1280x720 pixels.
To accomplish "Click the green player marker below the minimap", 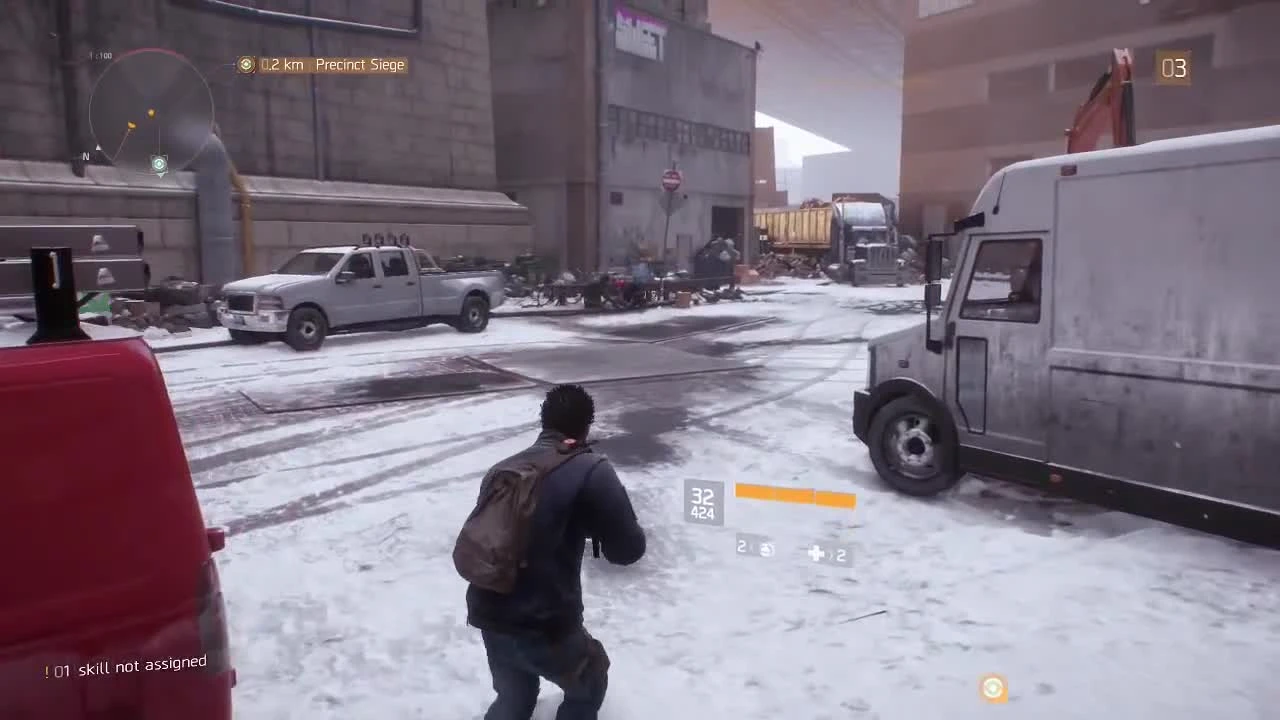I will 159,163.
